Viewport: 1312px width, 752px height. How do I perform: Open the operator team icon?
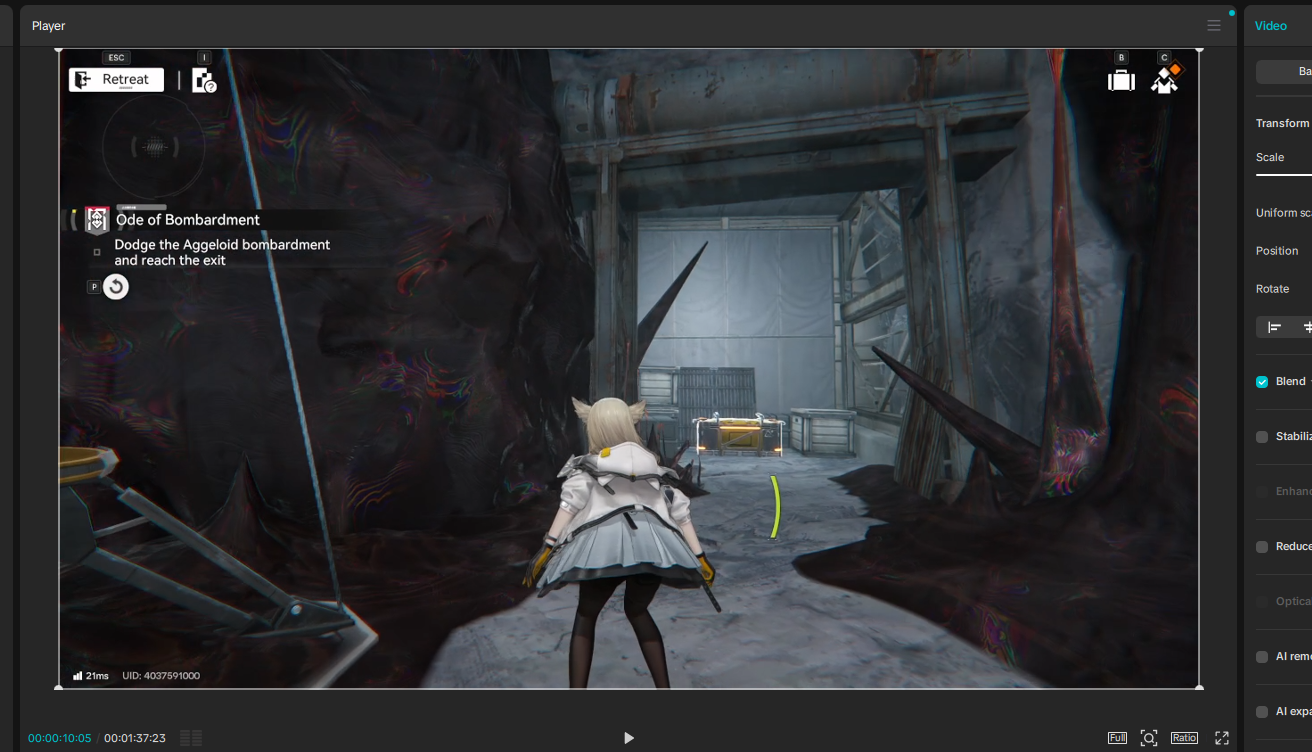click(1165, 80)
